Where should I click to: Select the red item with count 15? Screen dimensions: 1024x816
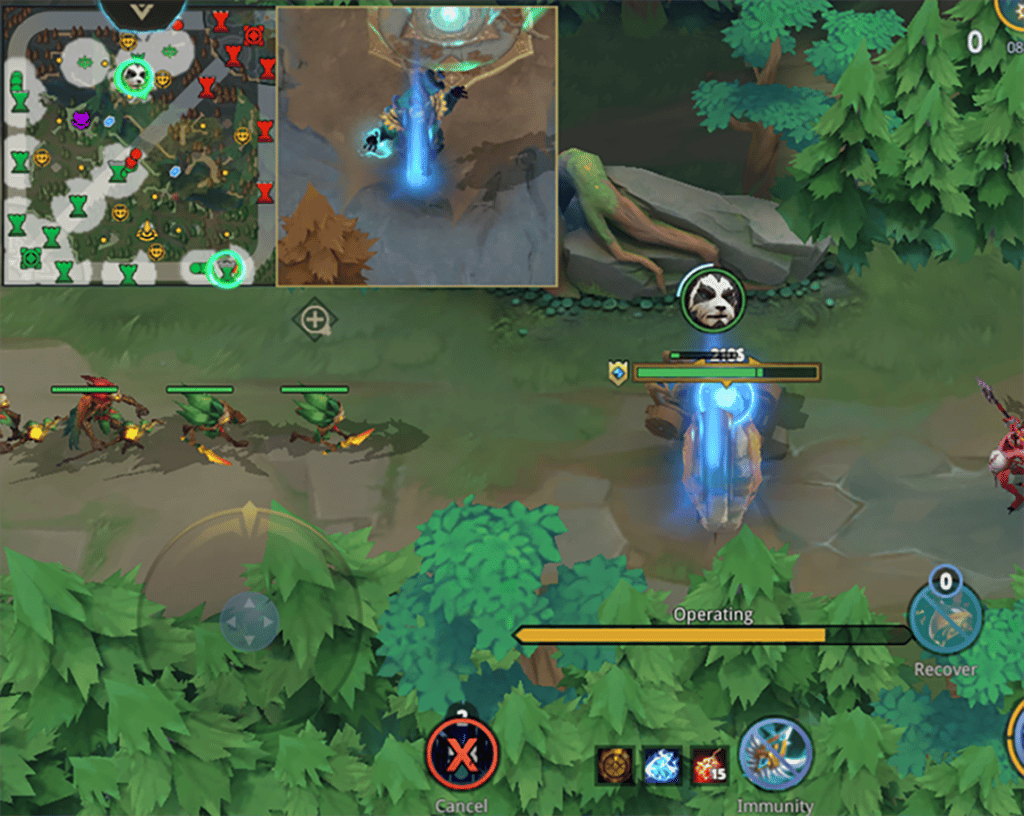coord(710,765)
